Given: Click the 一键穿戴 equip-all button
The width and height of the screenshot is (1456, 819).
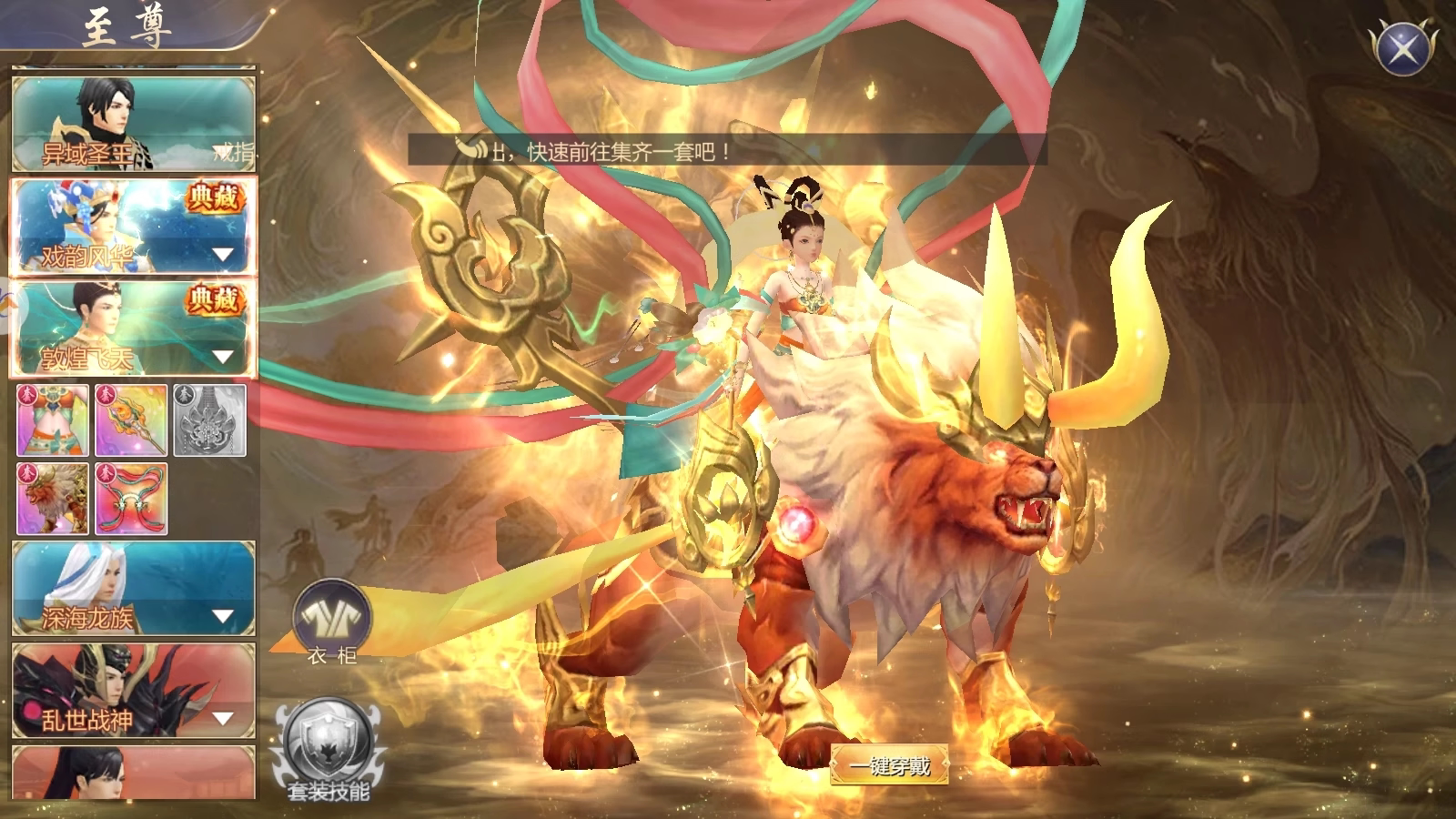Looking at the screenshot, I should (x=890, y=765).
